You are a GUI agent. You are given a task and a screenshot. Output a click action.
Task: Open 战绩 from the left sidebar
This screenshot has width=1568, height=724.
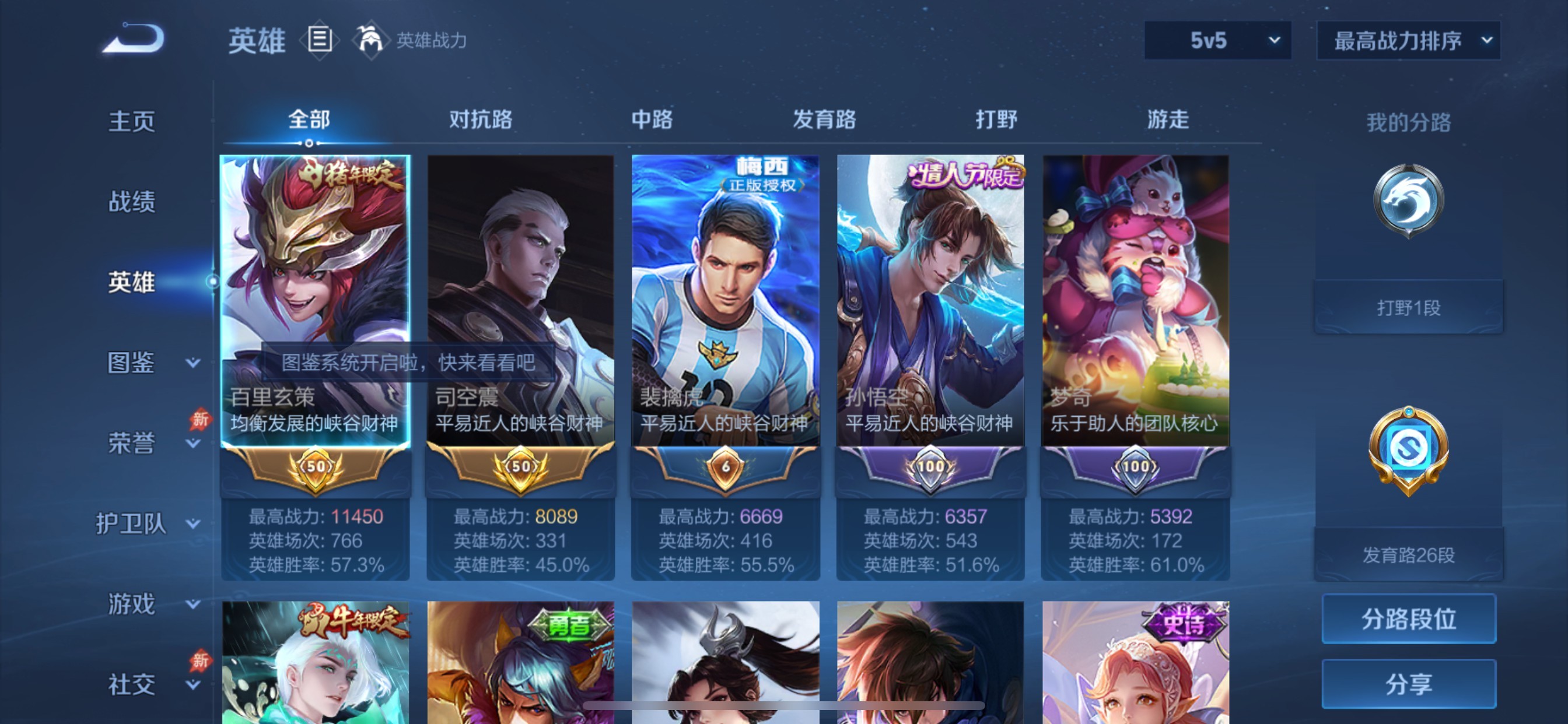click(x=134, y=202)
